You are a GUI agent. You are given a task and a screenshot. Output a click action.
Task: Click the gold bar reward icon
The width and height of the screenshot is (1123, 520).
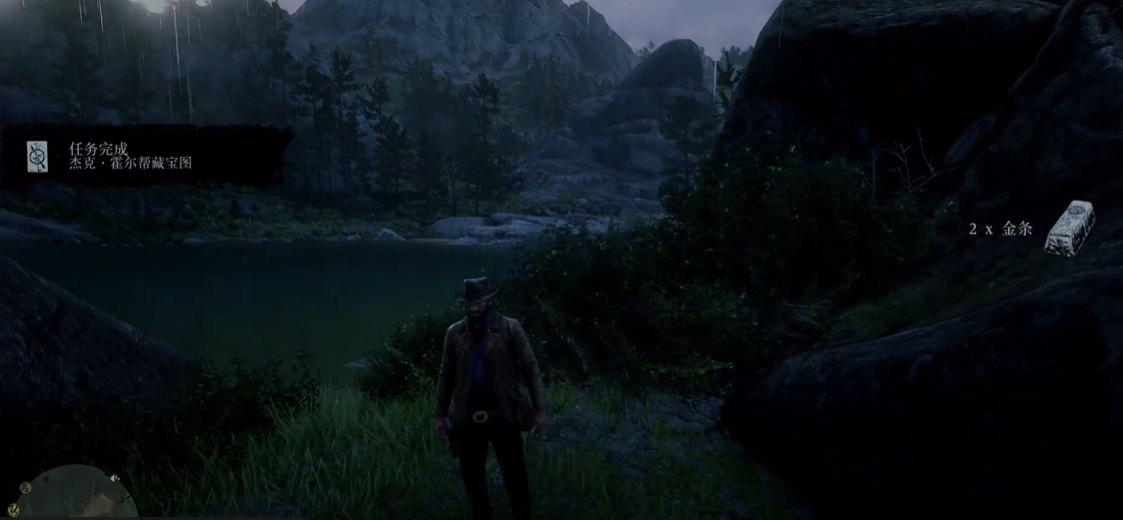tap(1069, 228)
